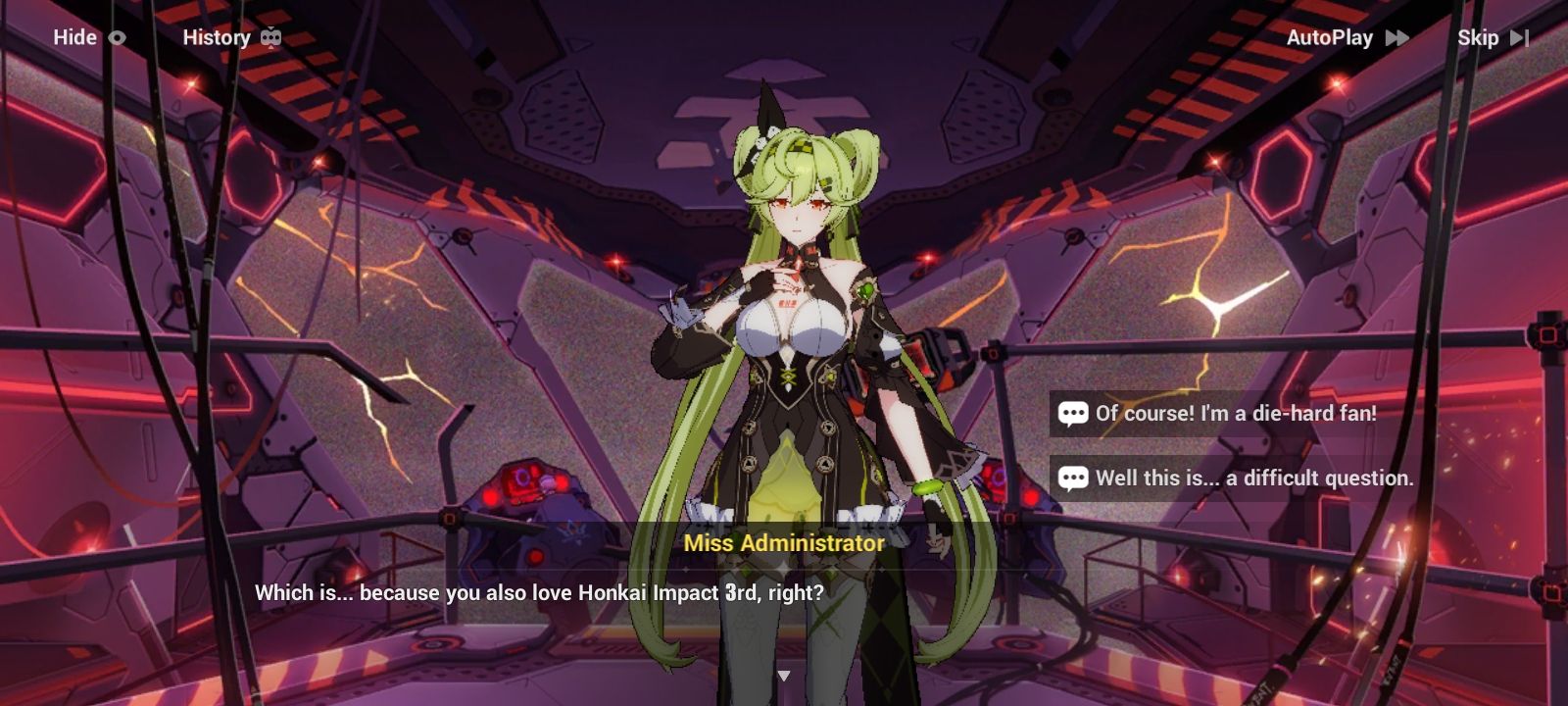The height and width of the screenshot is (706, 1568).
Task: Click the eye icon next to Hide
Action: pos(117,37)
